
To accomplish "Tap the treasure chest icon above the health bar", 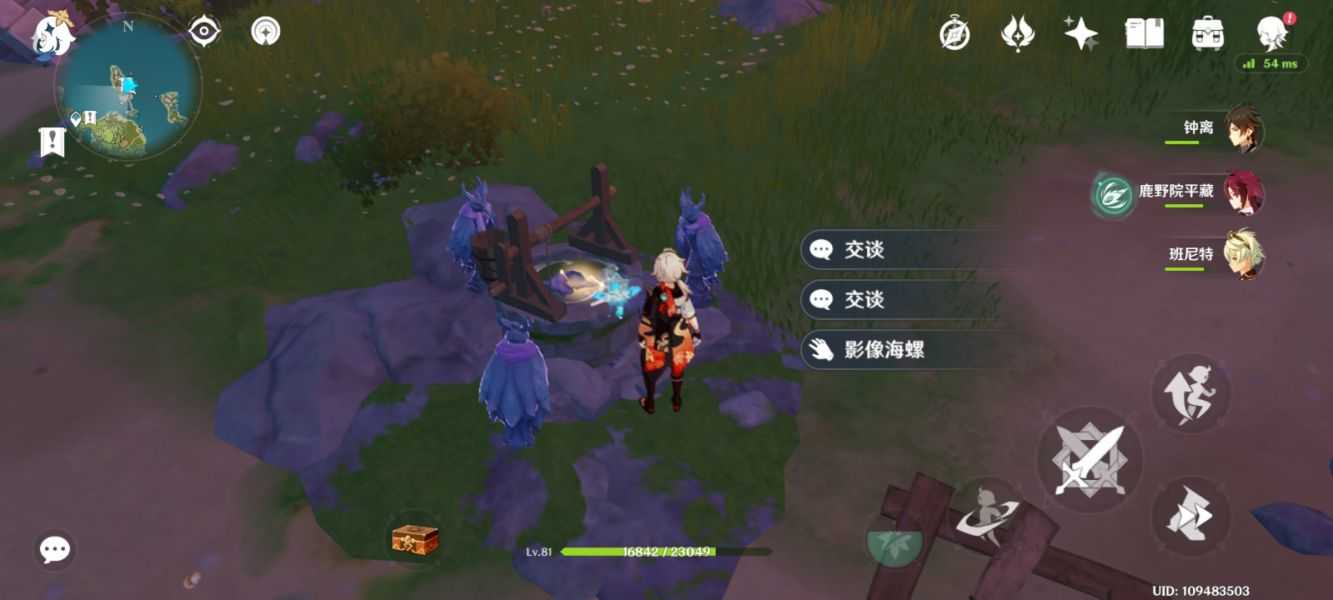I will coord(414,540).
